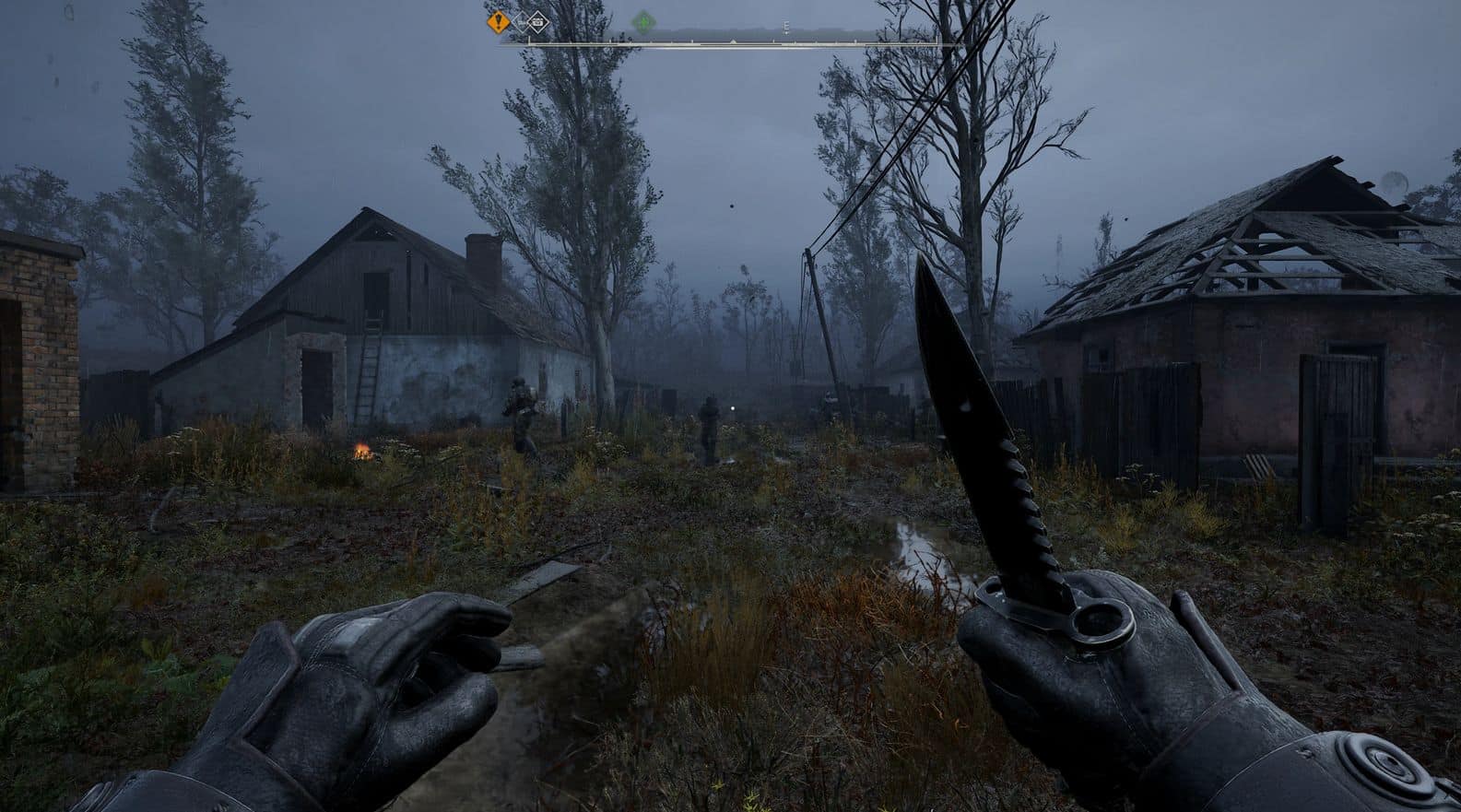Click the green diamond compass marker

tap(643, 21)
